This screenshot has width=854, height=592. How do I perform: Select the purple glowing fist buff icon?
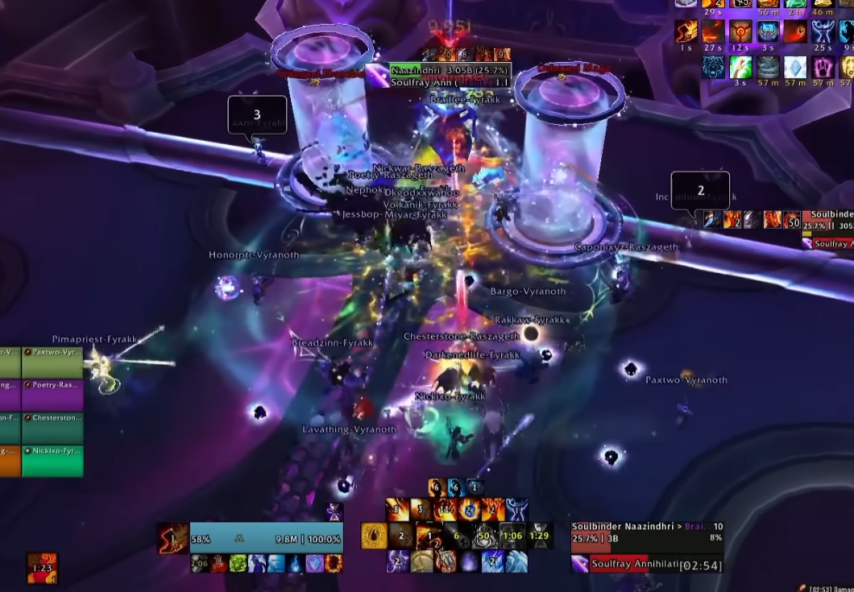[822, 67]
